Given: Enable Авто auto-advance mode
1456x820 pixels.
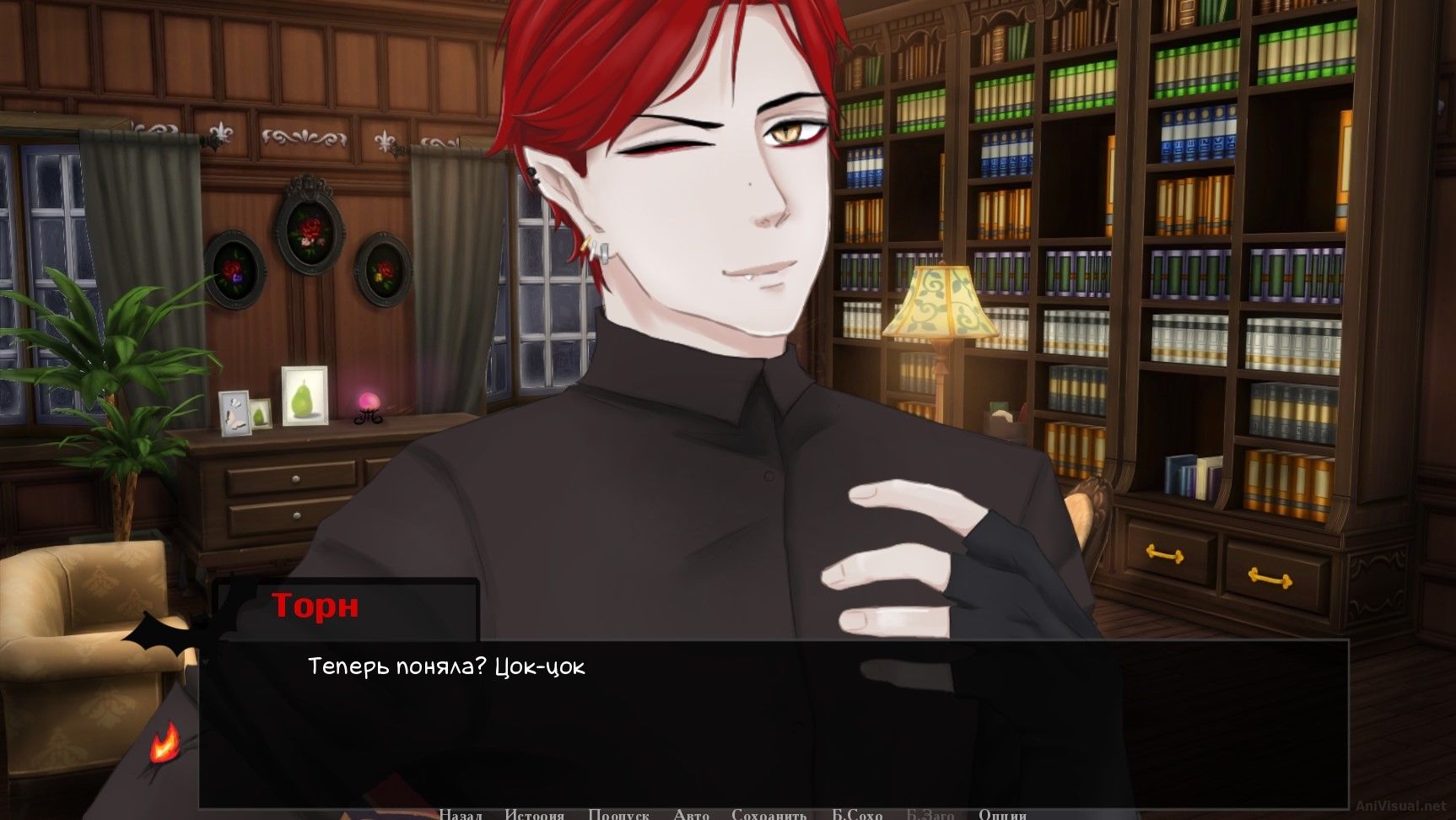Looking at the screenshot, I should 690,815.
